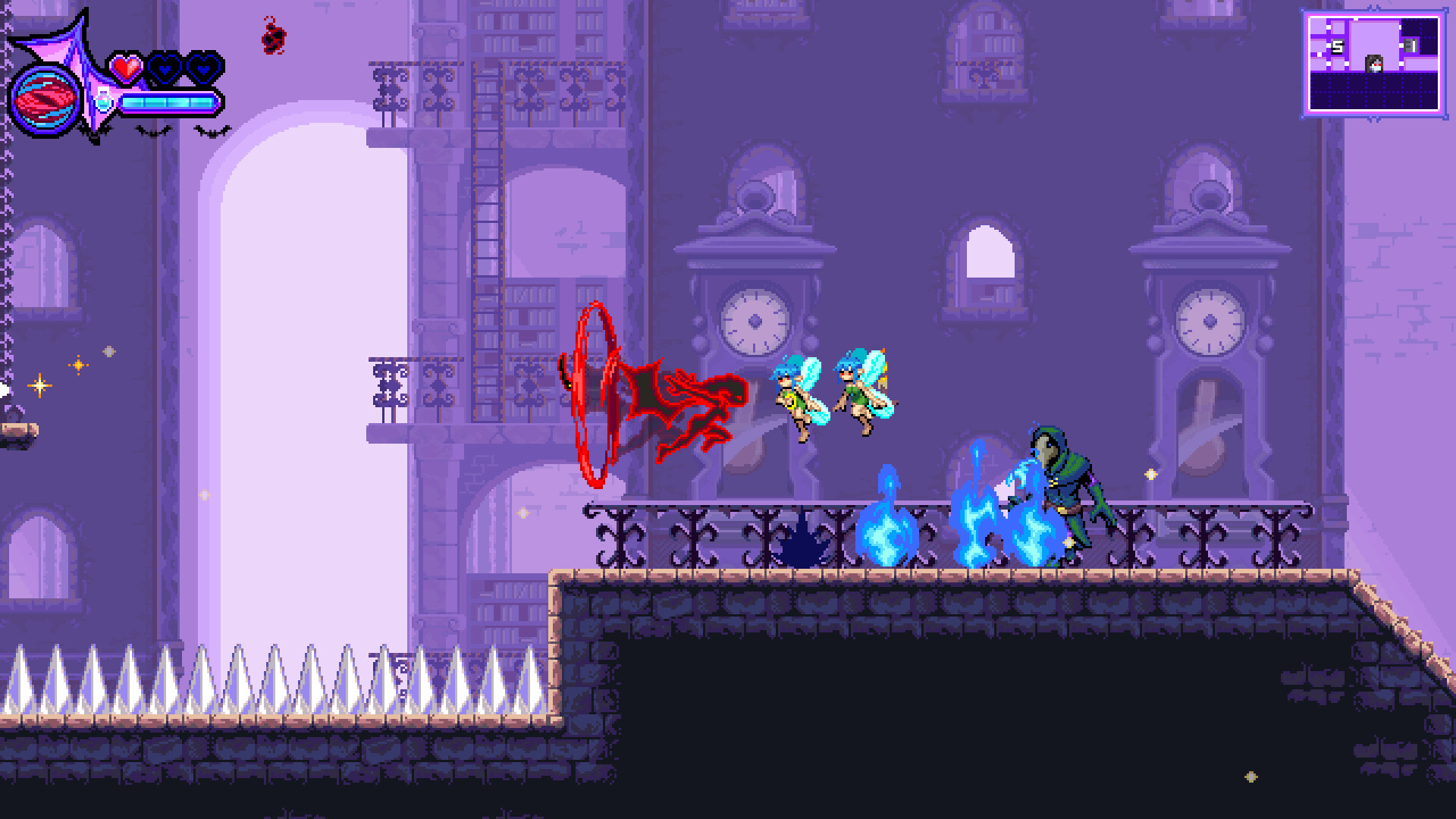Click the potion vial icon beside the energy bar
Screen dimensions: 1456x819
coord(104,101)
